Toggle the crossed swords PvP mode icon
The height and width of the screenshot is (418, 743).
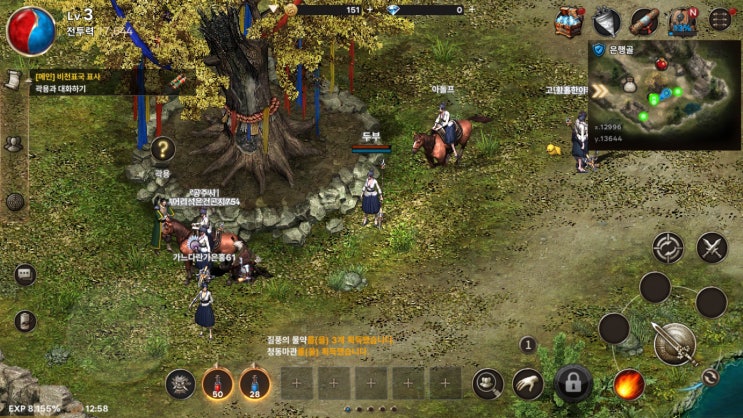[x=711, y=246]
